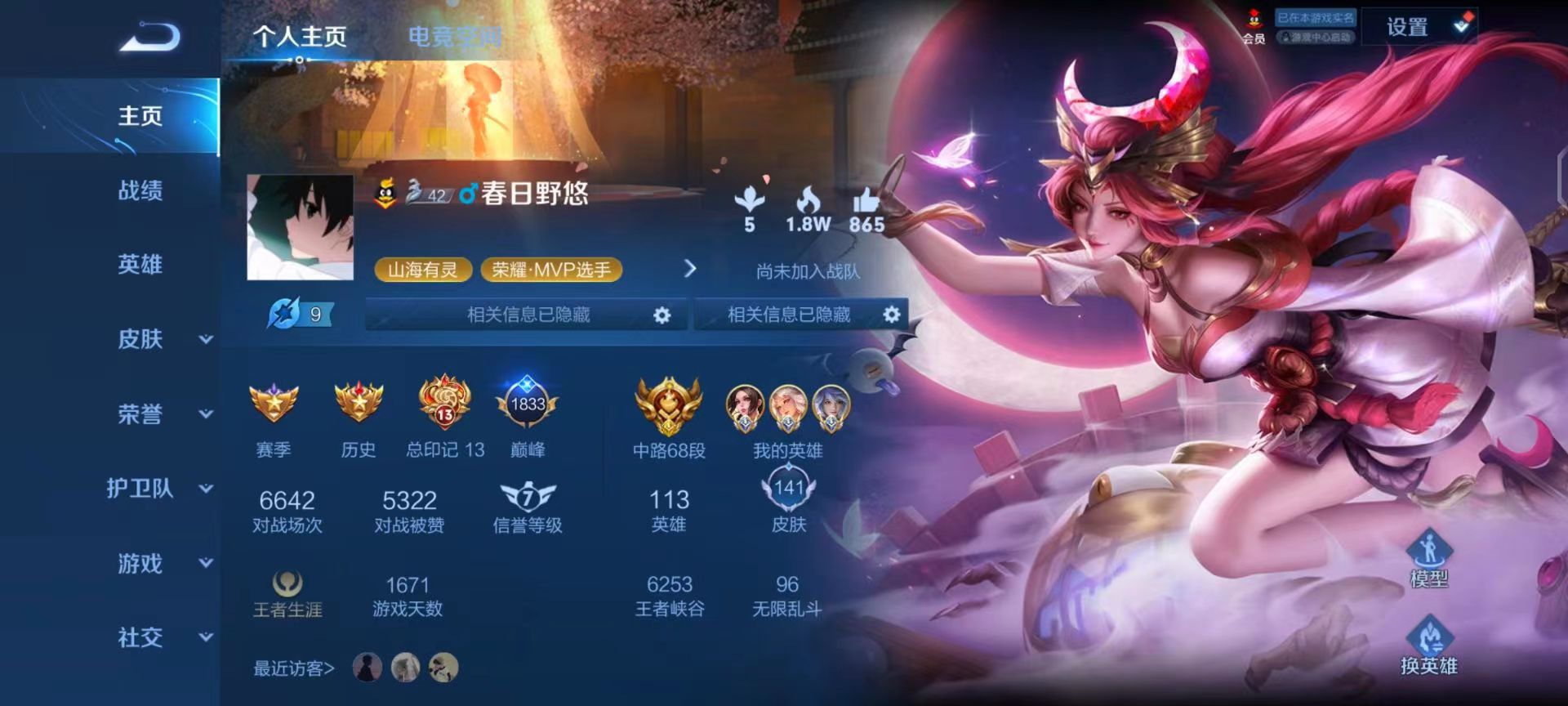Screen dimensions: 1568x706
Task: Open the 设置 settings button
Action: click(x=1408, y=26)
